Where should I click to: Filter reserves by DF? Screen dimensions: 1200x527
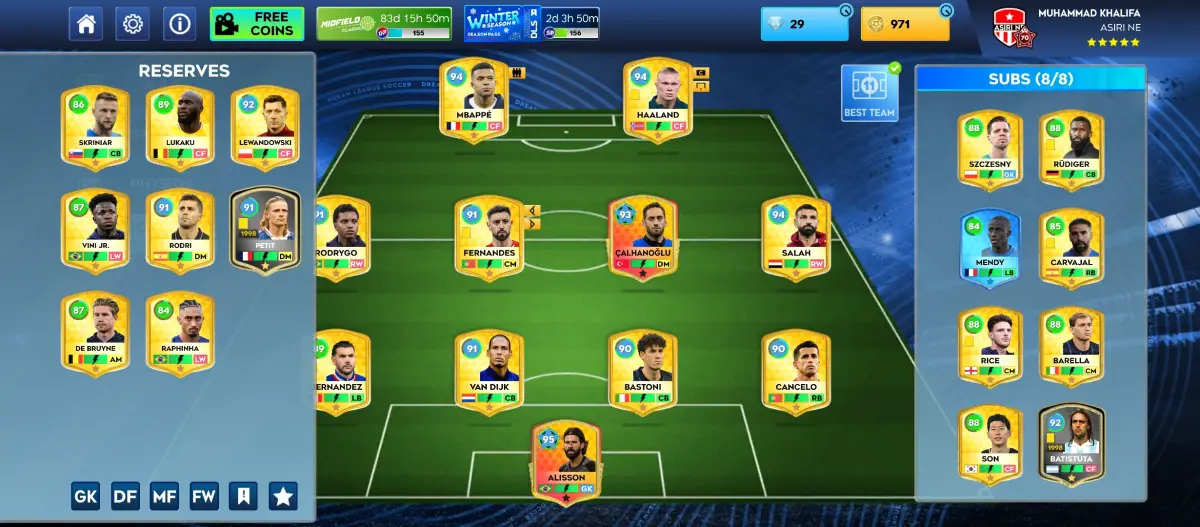pos(126,496)
